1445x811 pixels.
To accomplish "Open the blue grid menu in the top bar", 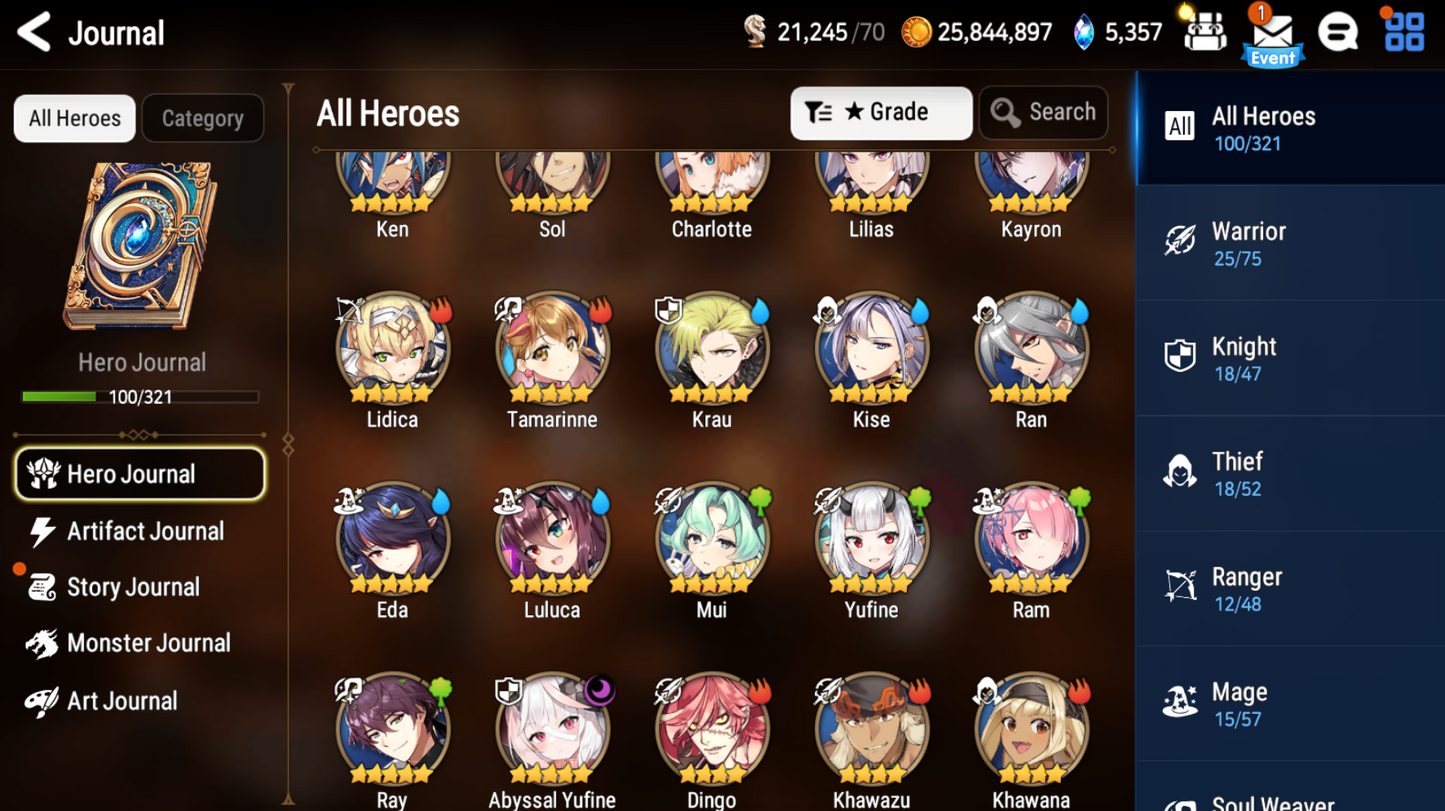I will 1403,32.
